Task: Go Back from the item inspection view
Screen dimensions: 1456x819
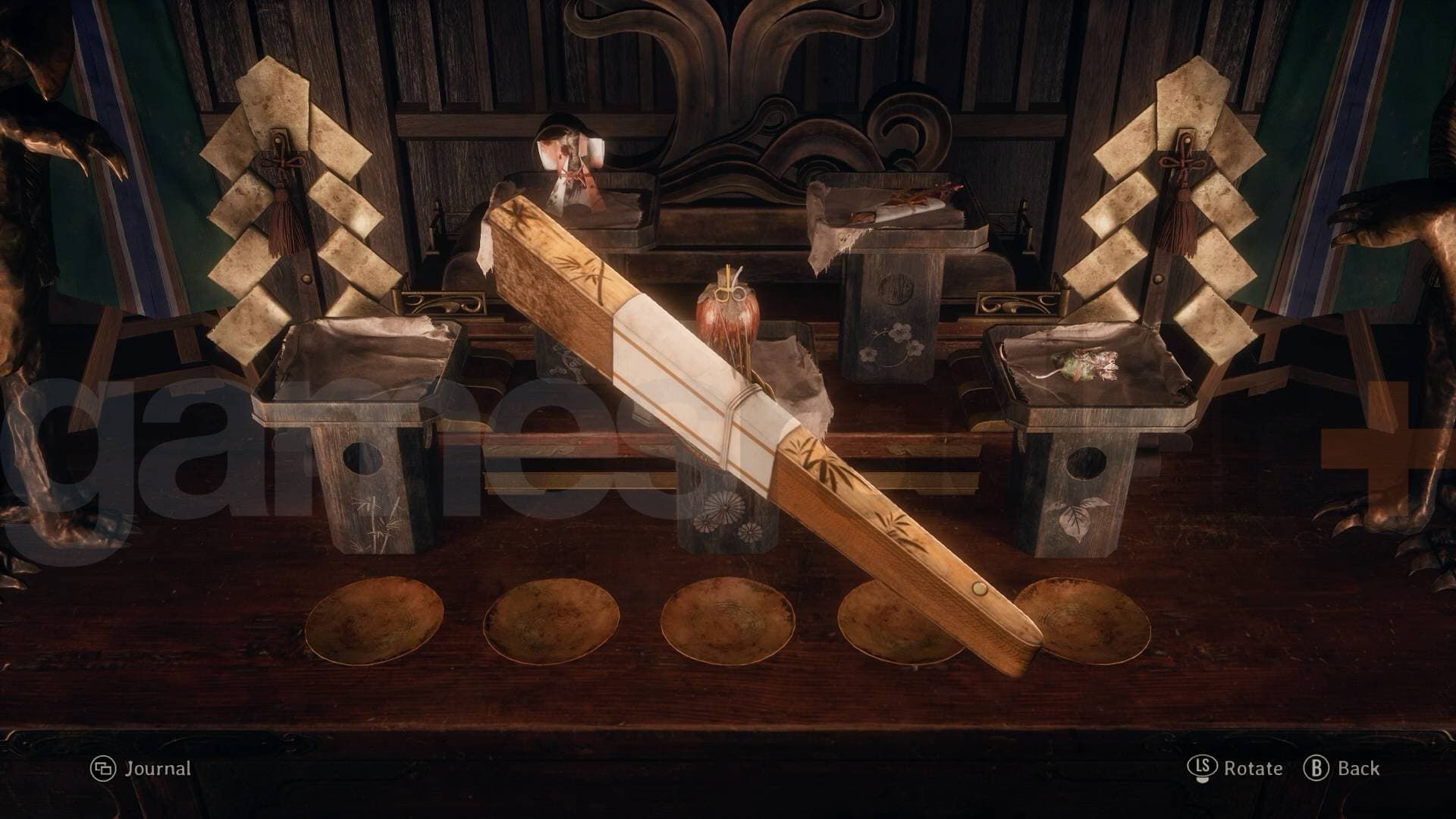Action: (1341, 769)
